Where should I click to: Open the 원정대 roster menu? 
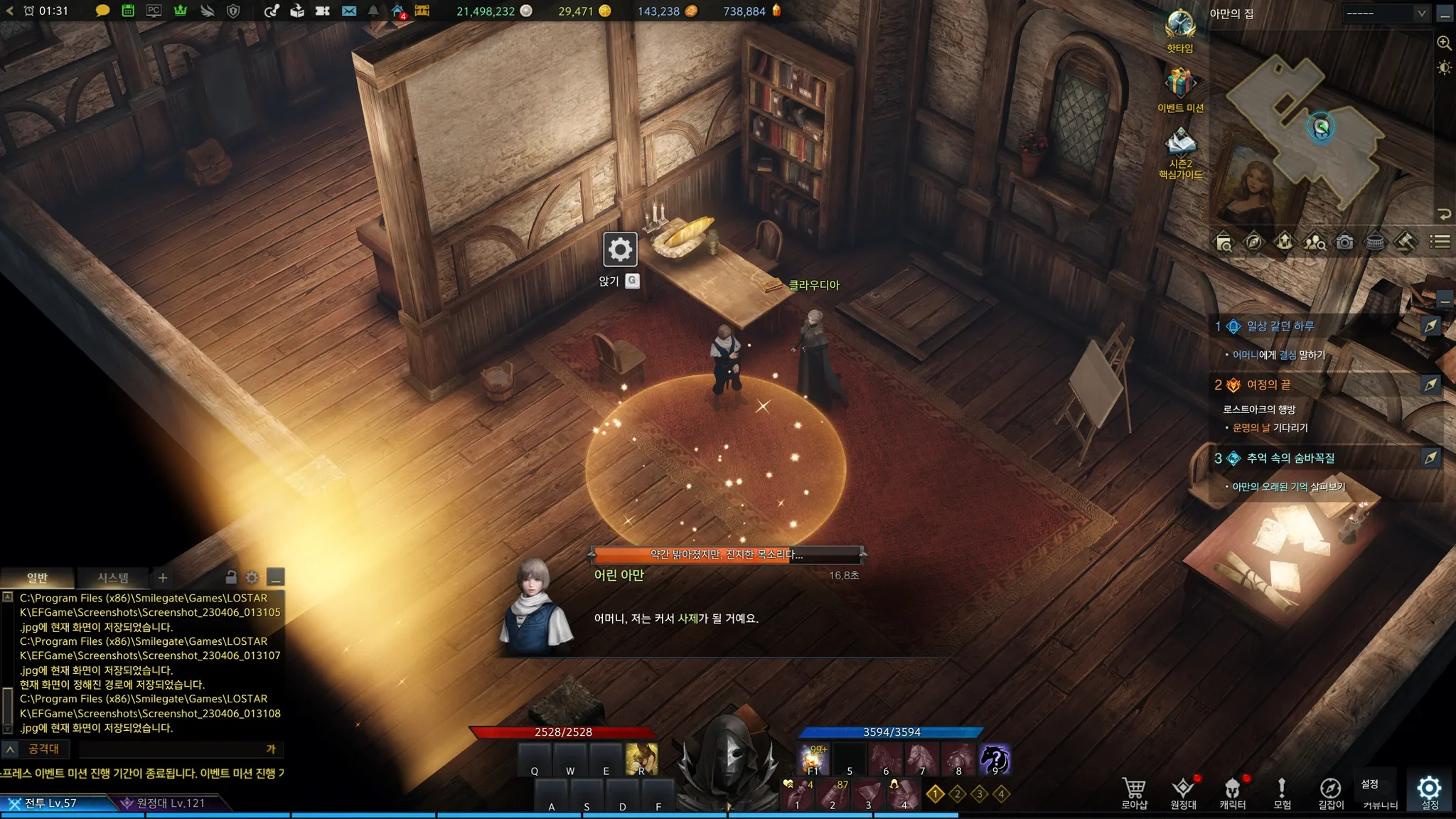1183,793
